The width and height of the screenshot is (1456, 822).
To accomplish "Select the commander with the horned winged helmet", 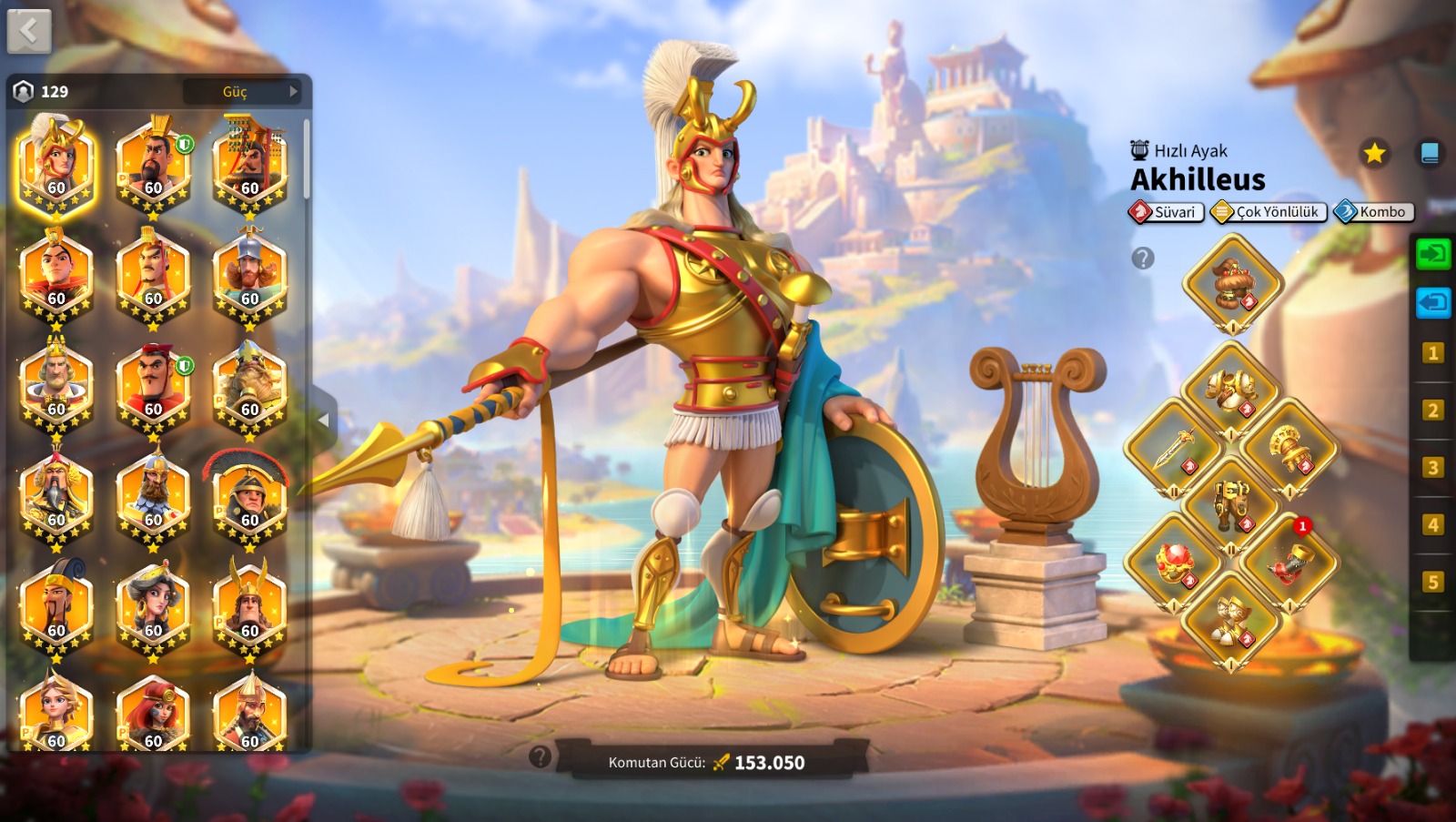I will (249, 605).
